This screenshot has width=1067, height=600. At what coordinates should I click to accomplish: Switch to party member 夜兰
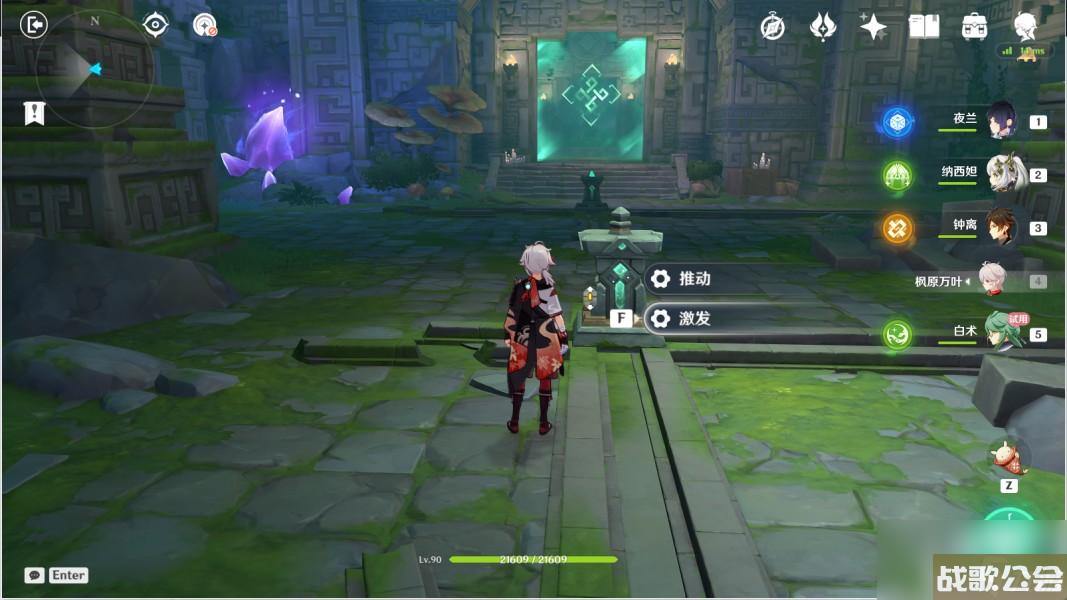click(x=1000, y=121)
